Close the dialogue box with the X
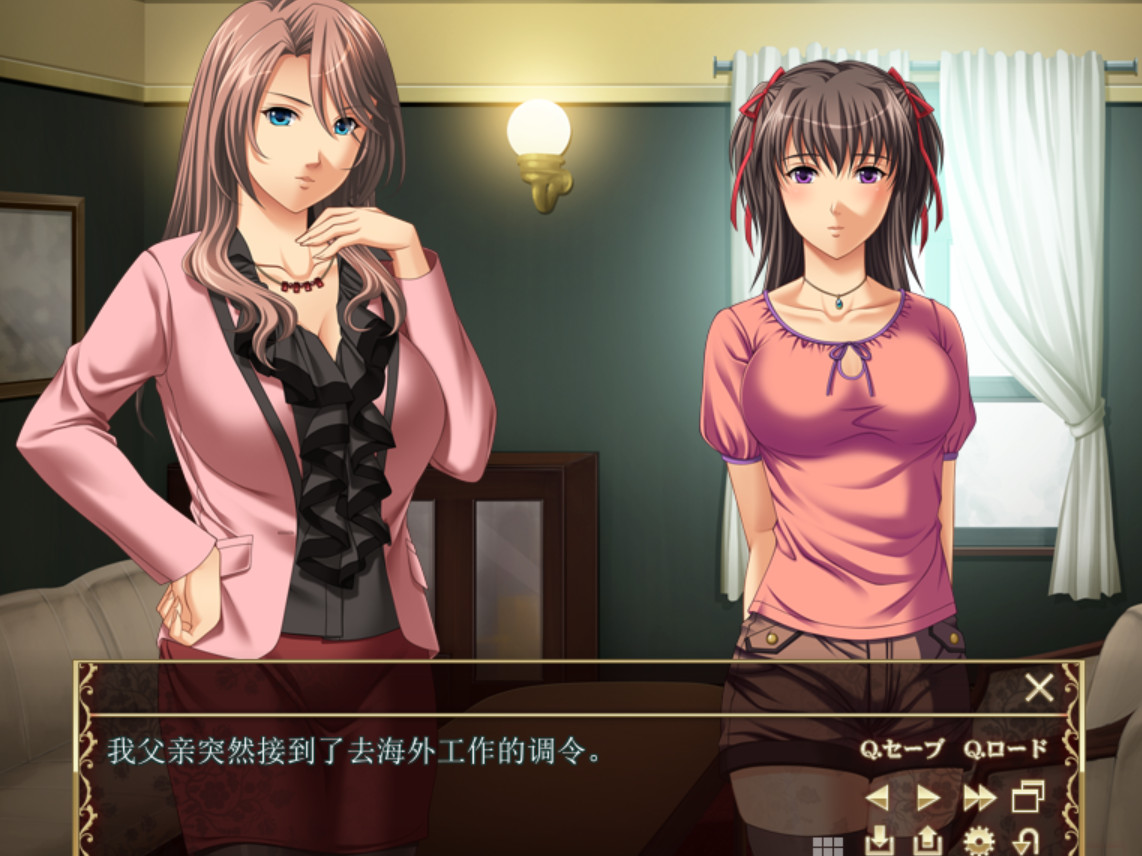Screen dimensions: 1142x856 pos(1040,687)
